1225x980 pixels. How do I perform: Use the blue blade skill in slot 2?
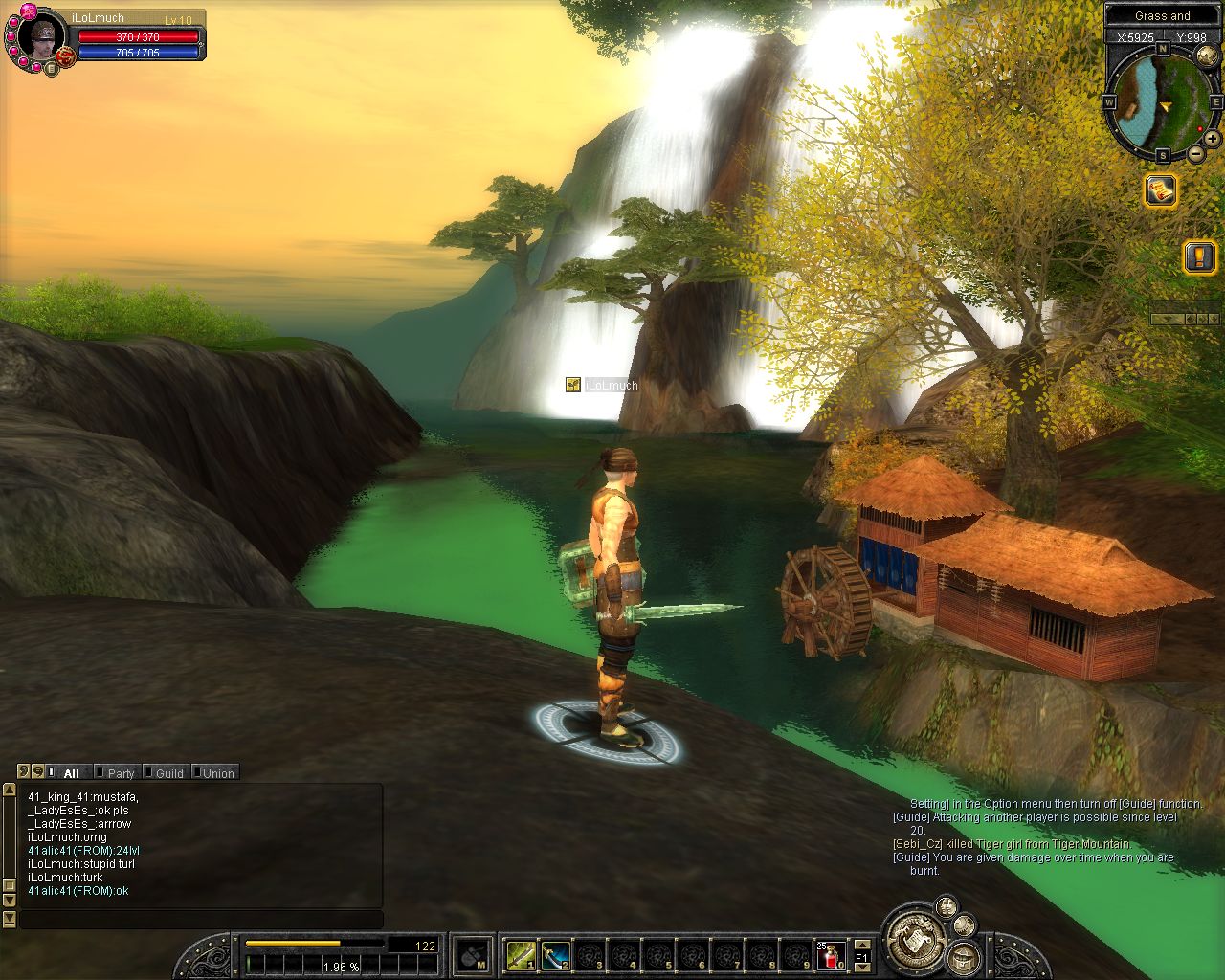pyautogui.click(x=556, y=954)
